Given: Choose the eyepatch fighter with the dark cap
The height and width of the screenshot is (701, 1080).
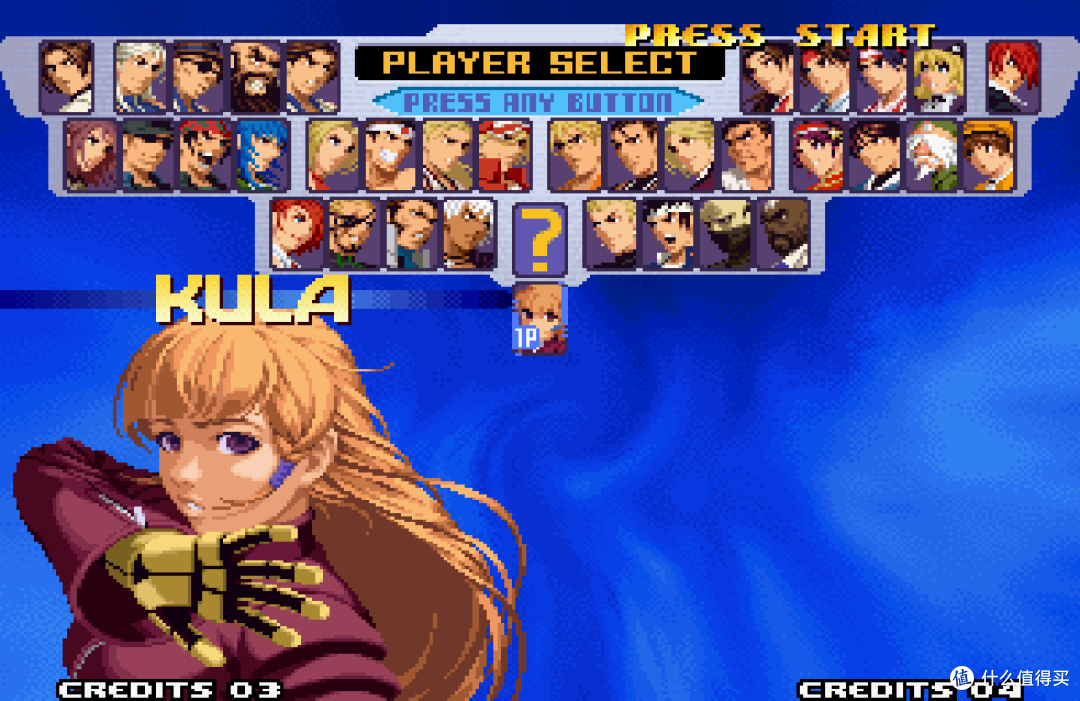Looking at the screenshot, I should tap(199, 76).
